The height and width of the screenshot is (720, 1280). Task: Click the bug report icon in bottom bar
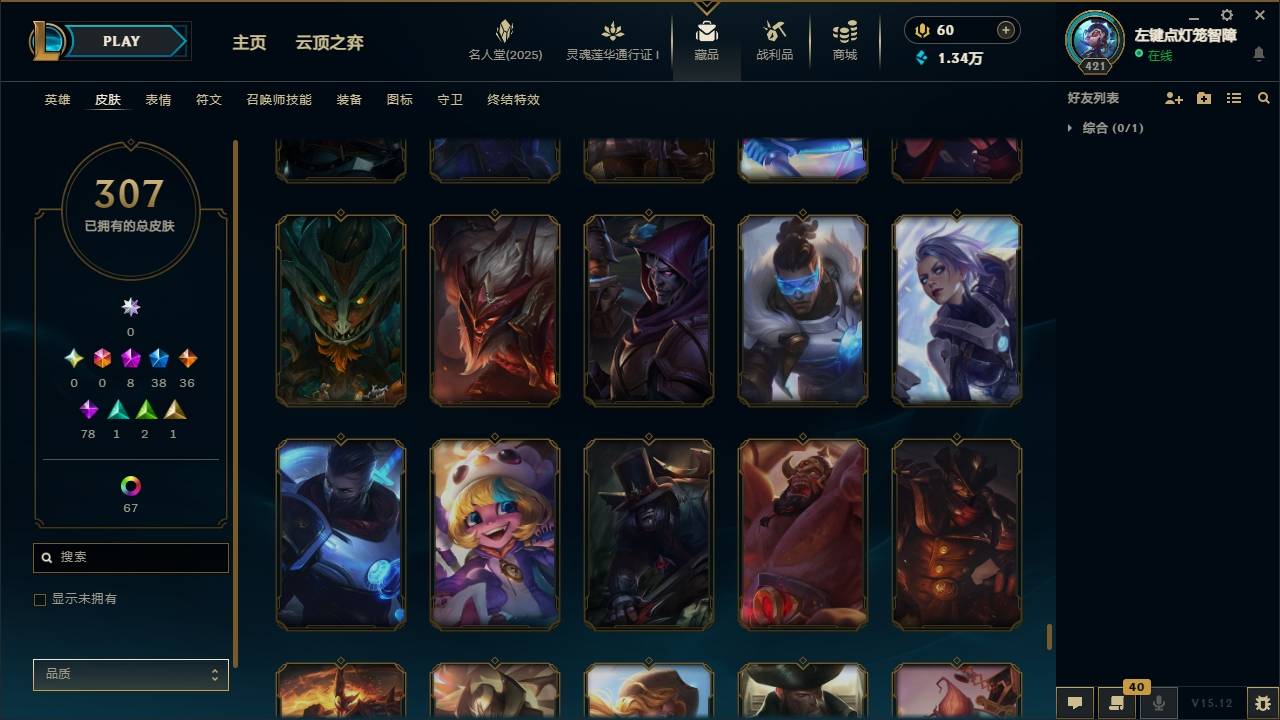1260,703
